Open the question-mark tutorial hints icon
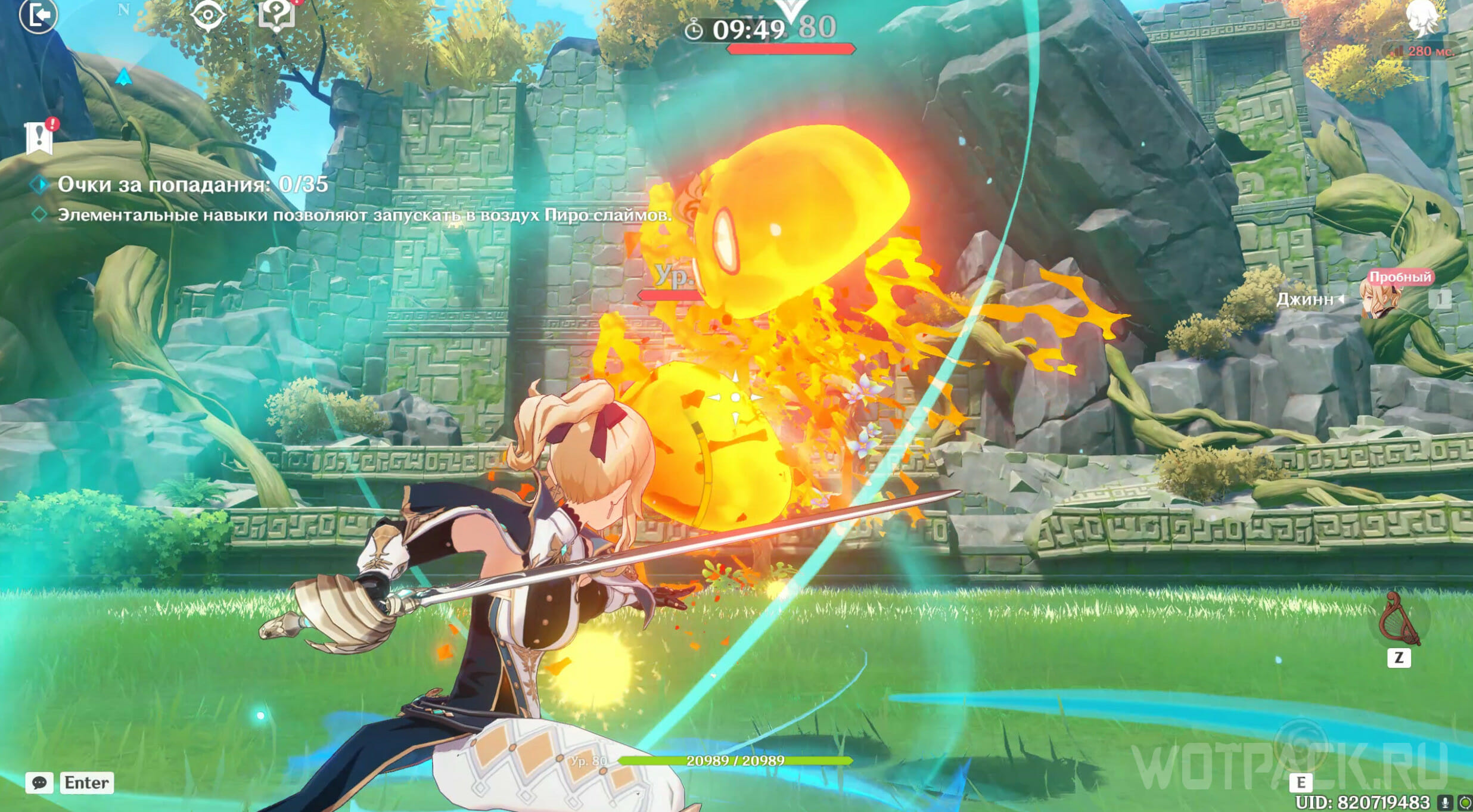The height and width of the screenshot is (812, 1473). (x=276, y=13)
